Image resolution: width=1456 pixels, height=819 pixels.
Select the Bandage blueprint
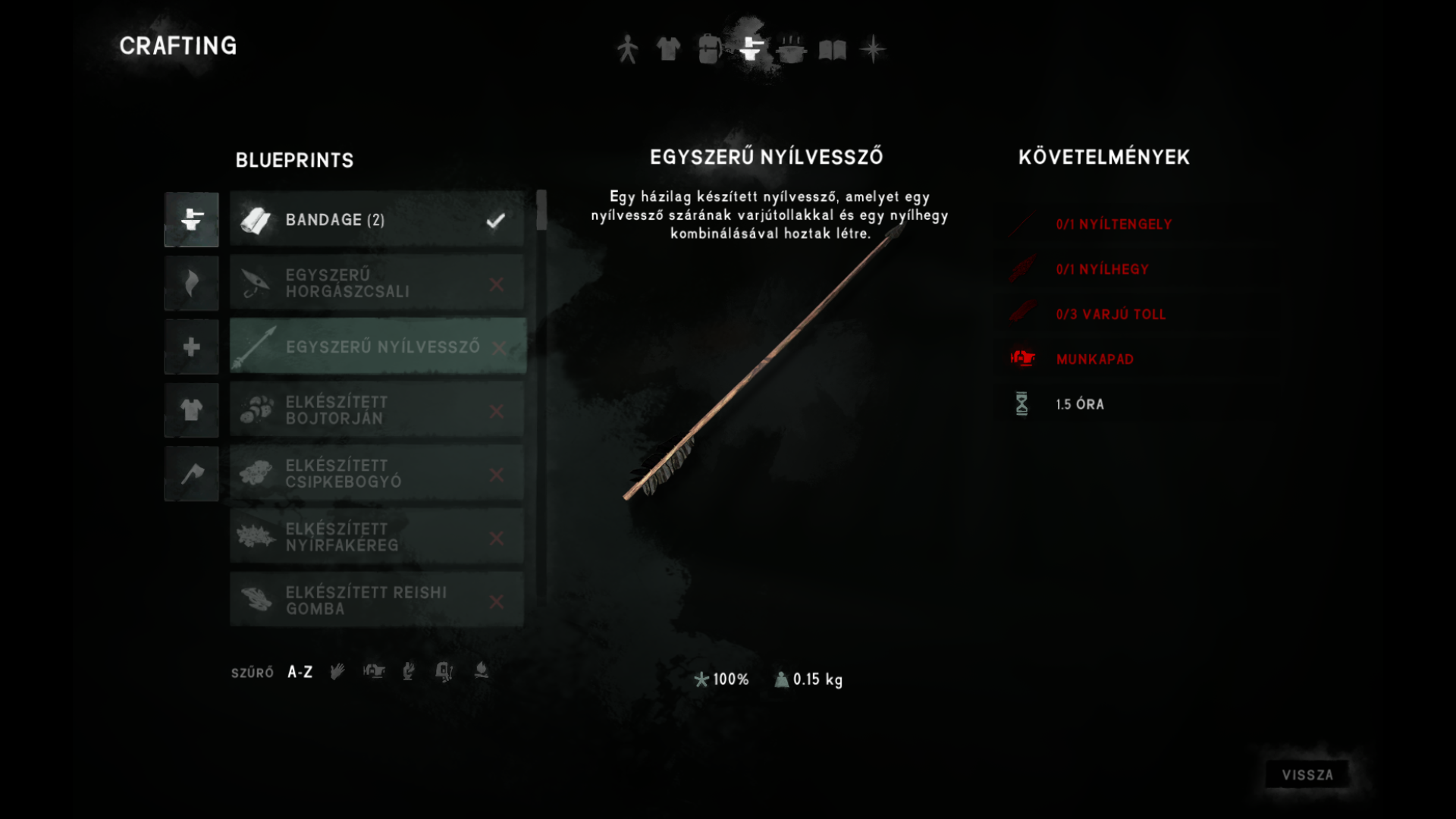coord(377,220)
